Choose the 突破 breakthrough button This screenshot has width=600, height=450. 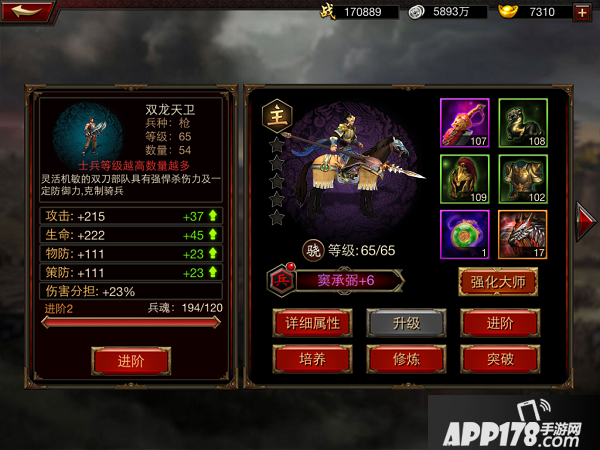(495, 358)
